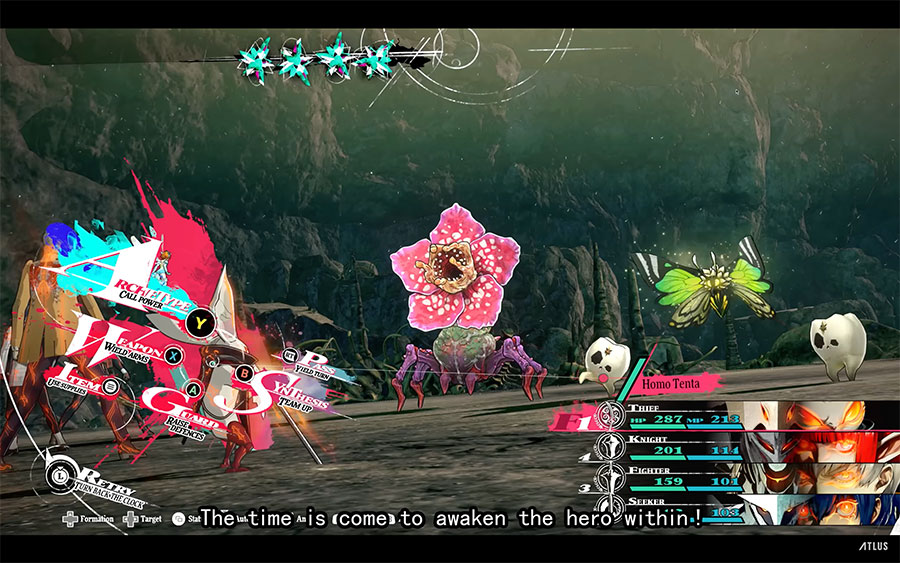Click the Formation option

pyautogui.click(x=89, y=520)
